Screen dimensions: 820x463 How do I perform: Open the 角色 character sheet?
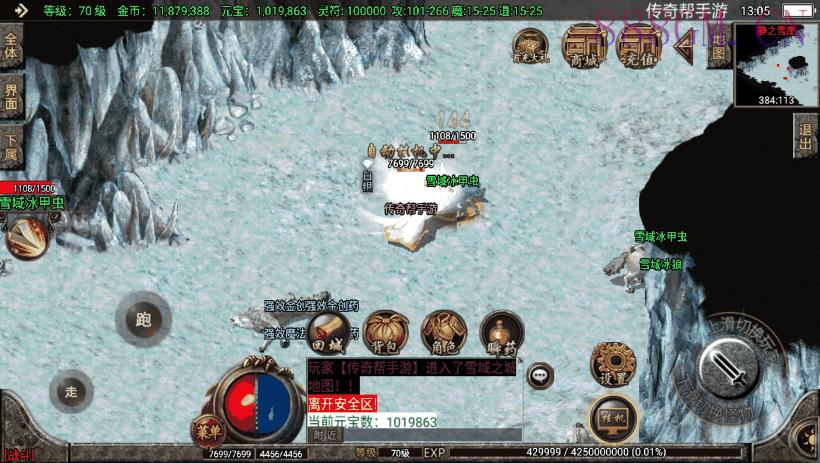pyautogui.click(x=441, y=332)
